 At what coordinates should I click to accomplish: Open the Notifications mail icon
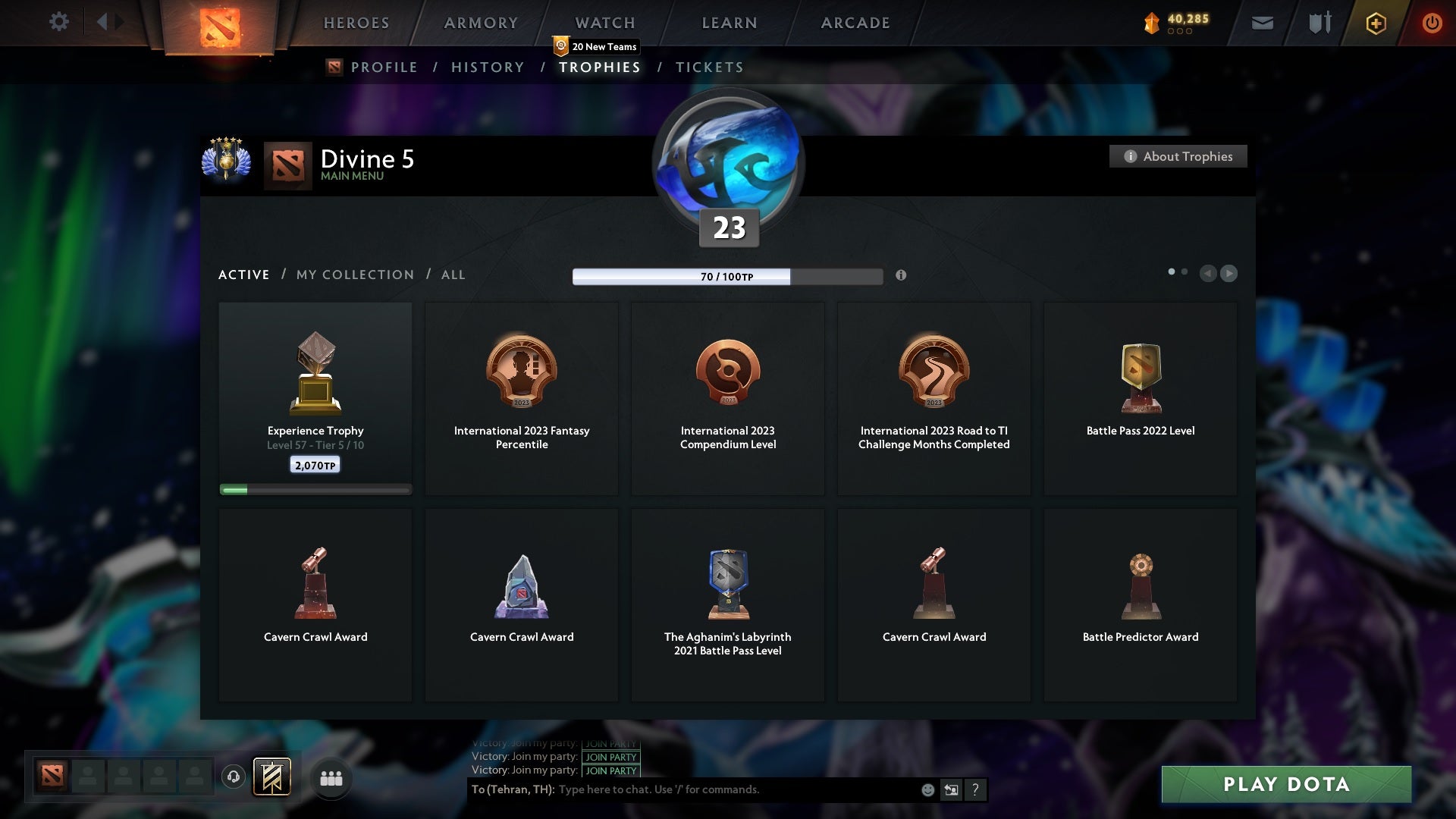pos(1261,22)
